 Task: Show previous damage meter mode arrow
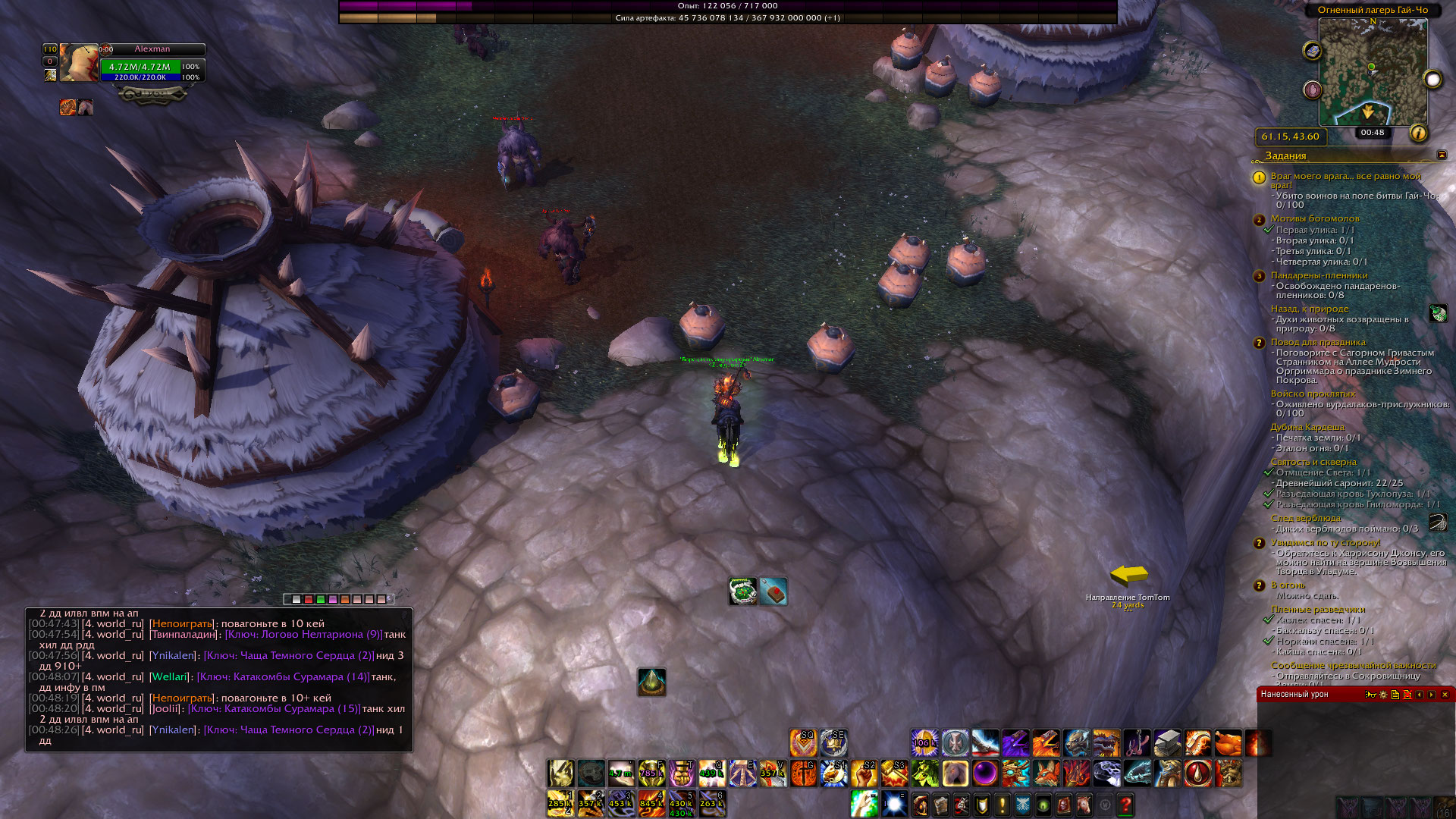pyautogui.click(x=1420, y=695)
